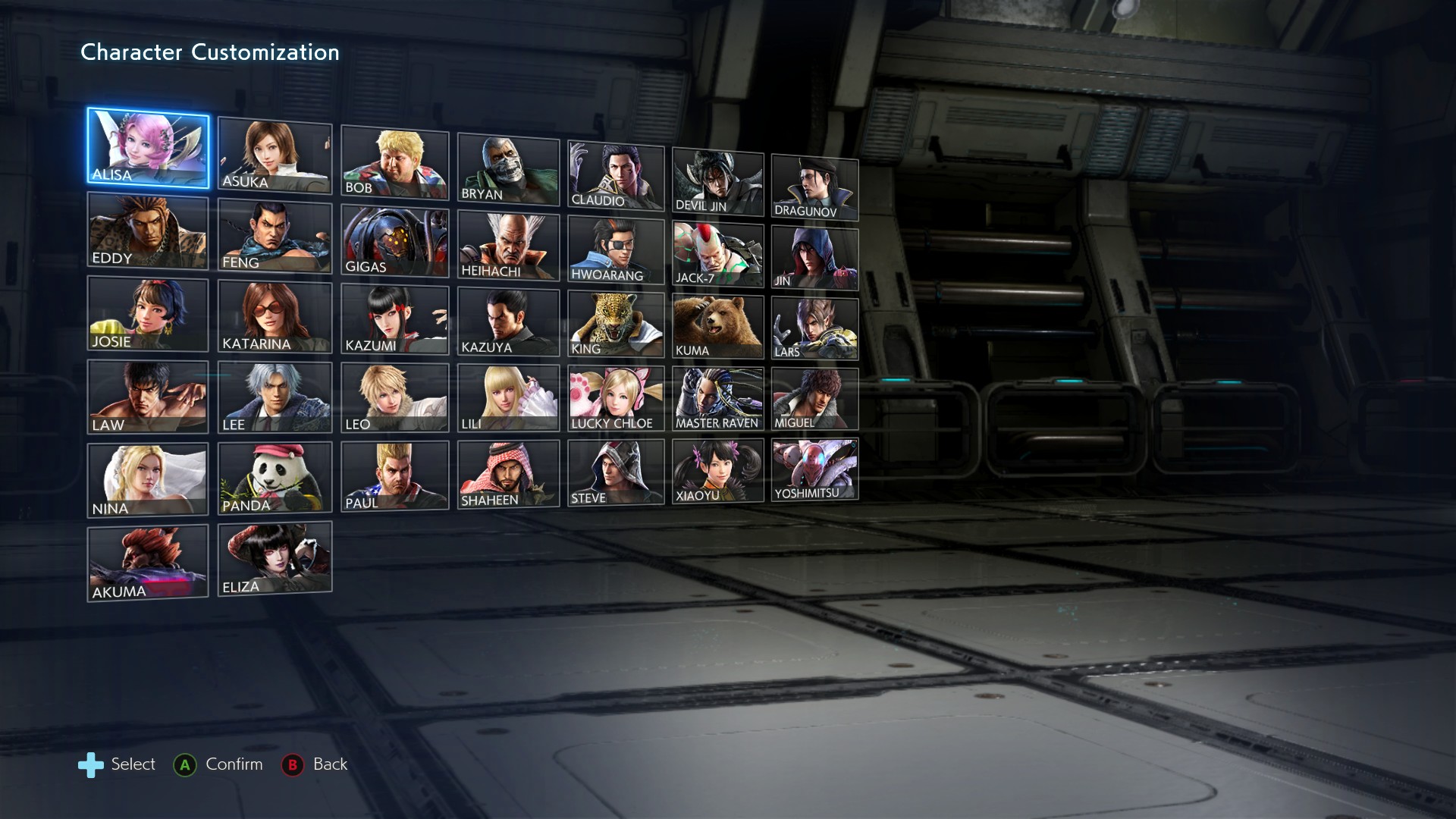Choose Heihachi from the grid
The width and height of the screenshot is (1456, 819).
pos(508,246)
